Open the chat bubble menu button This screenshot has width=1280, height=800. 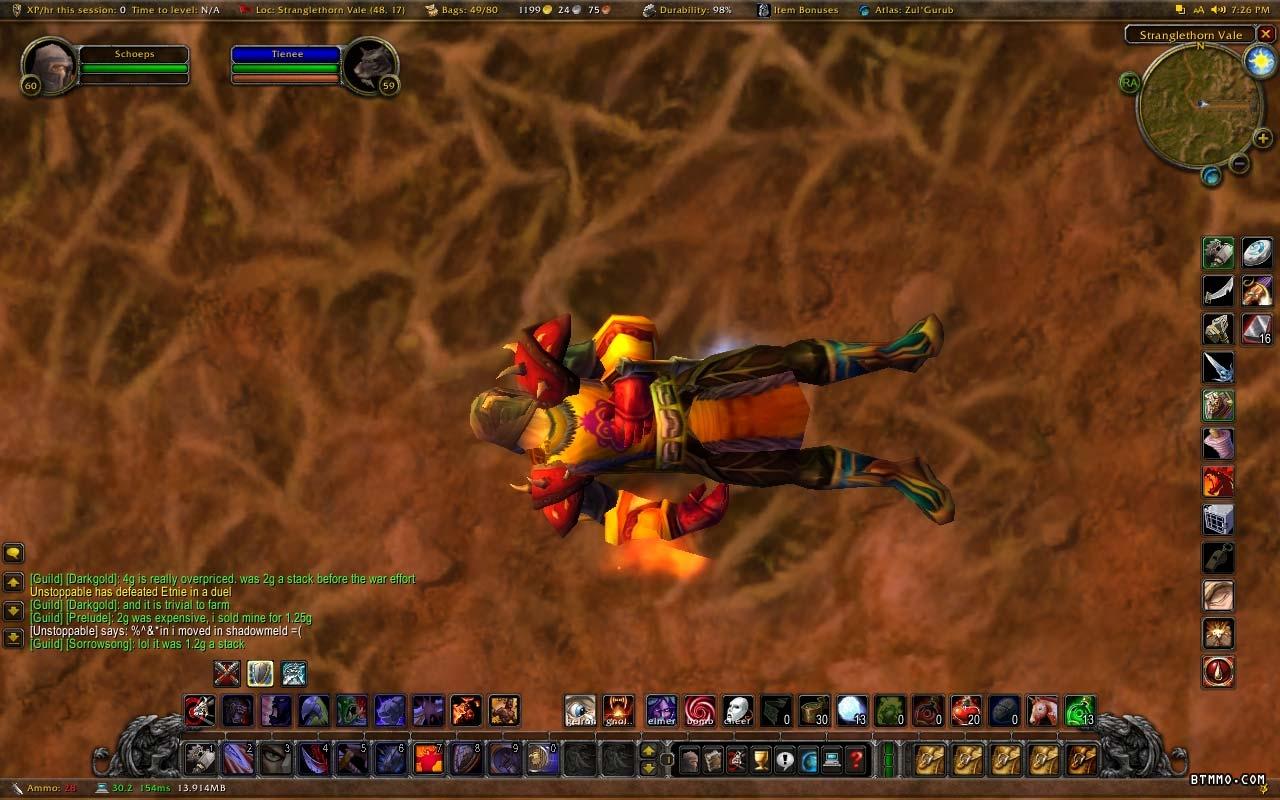click(14, 552)
